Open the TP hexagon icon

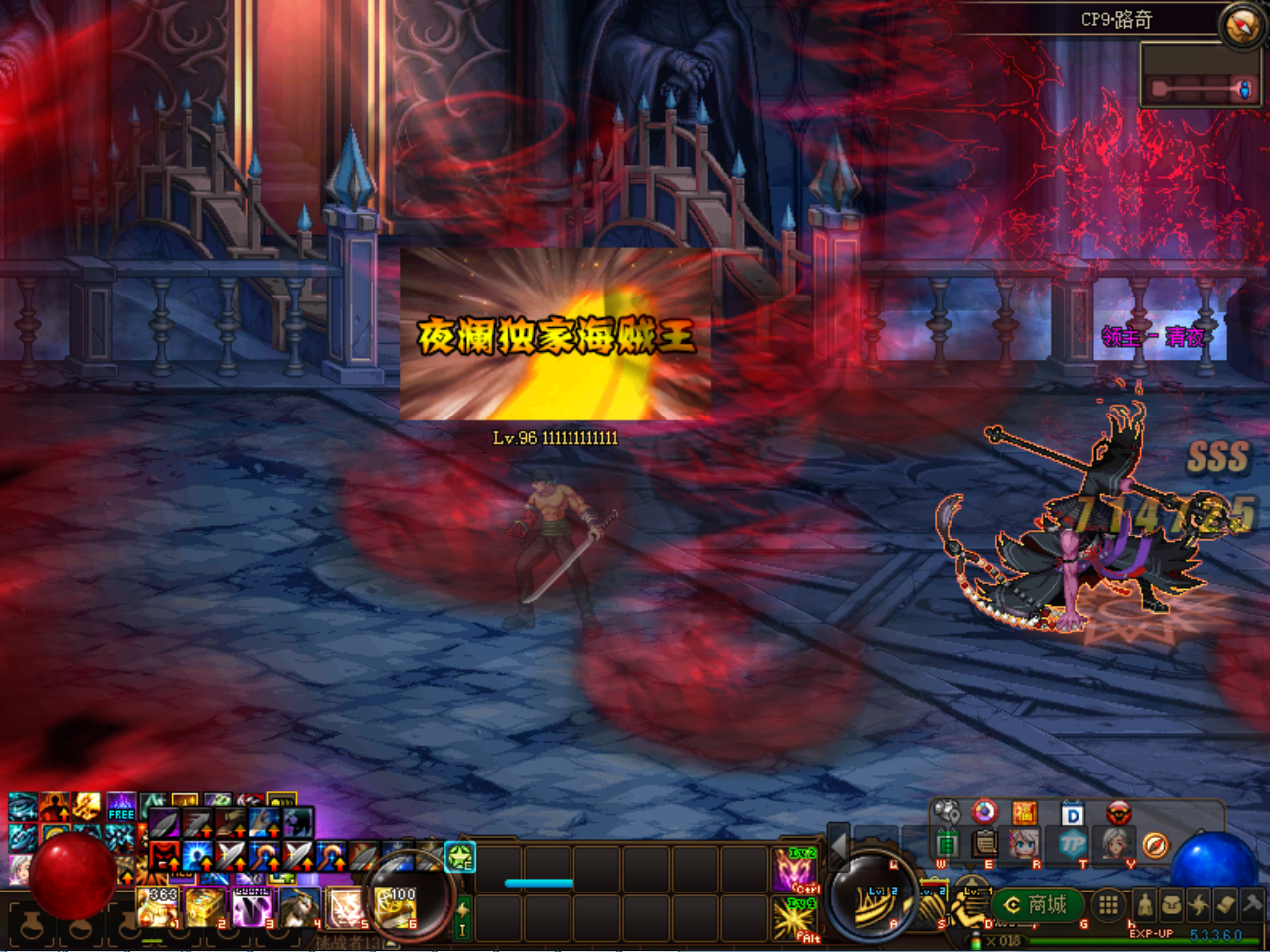pyautogui.click(x=1072, y=845)
